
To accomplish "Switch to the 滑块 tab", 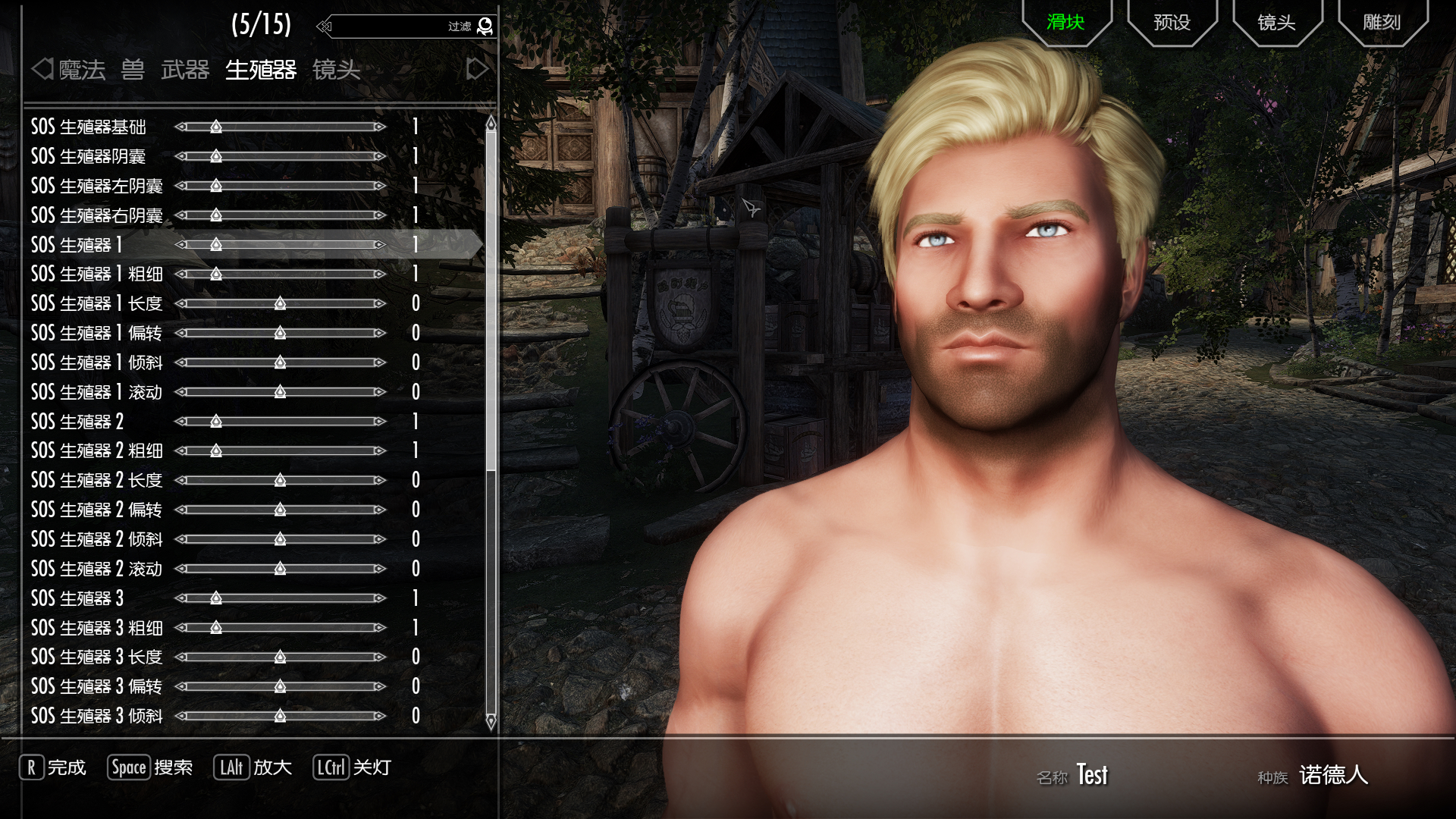I will [1065, 22].
